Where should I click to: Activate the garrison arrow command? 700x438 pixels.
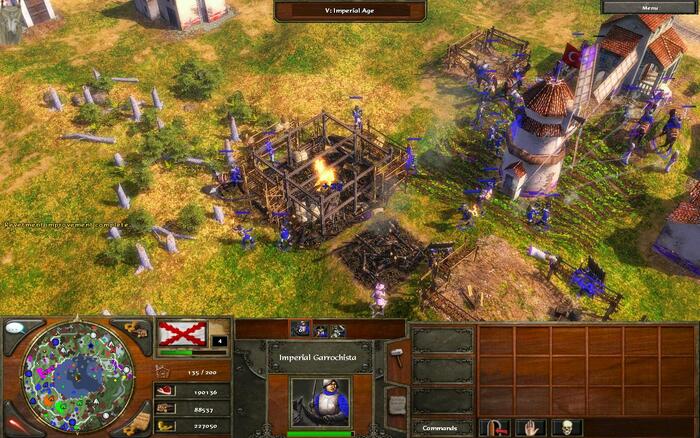click(x=494, y=427)
